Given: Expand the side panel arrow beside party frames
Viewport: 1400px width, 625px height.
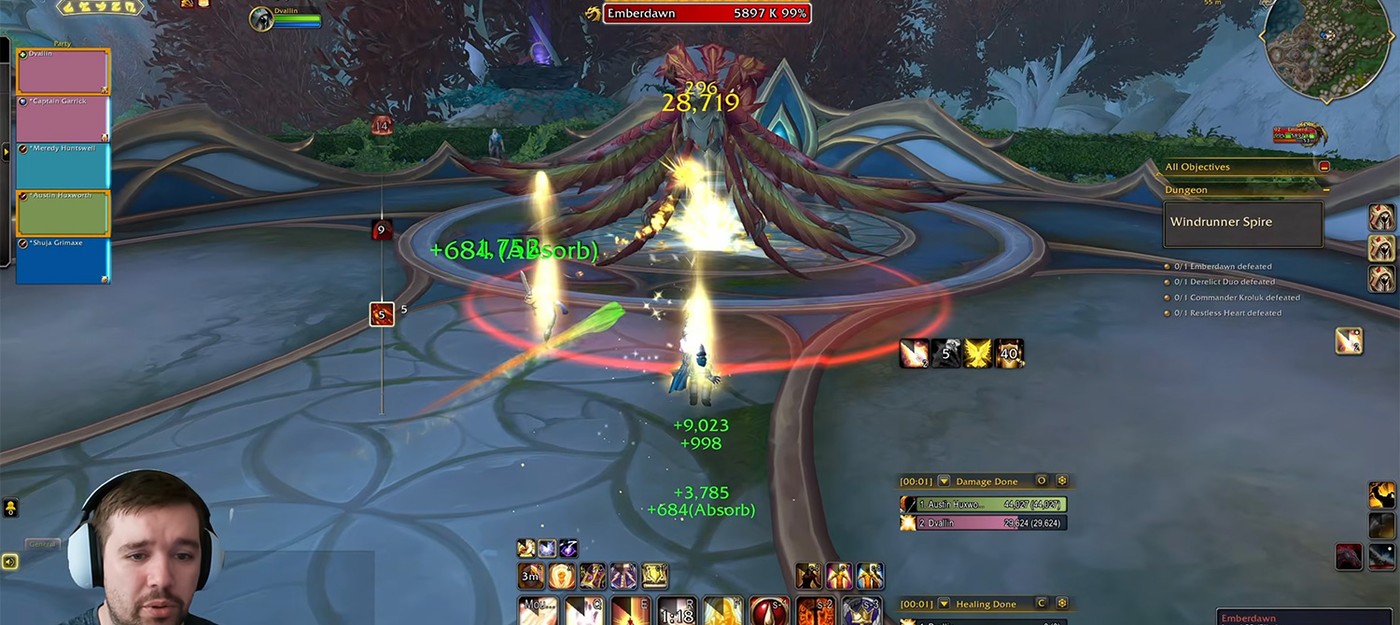Looking at the screenshot, I should pos(5,152).
